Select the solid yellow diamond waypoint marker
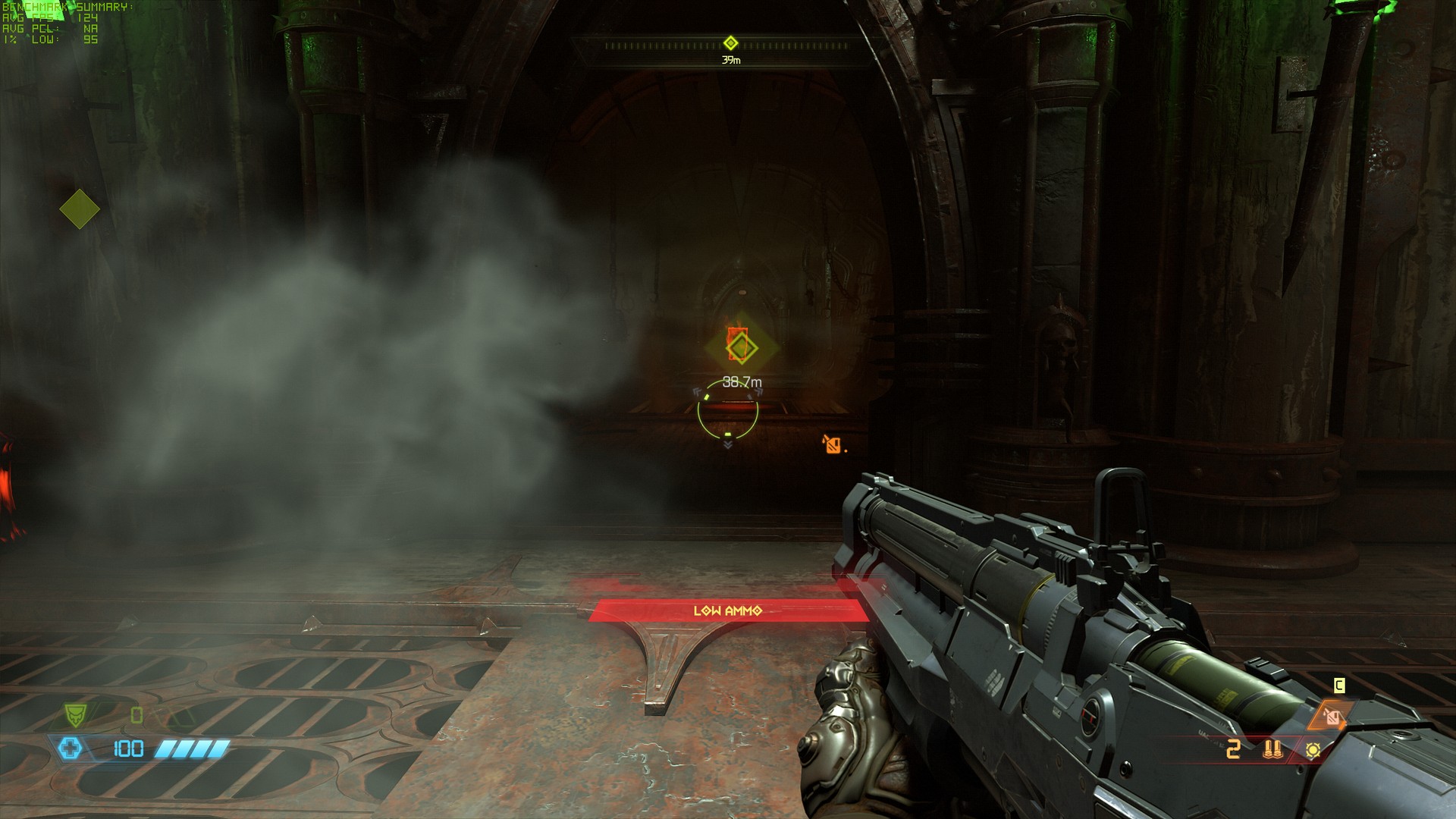The width and height of the screenshot is (1456, 819). click(x=80, y=209)
